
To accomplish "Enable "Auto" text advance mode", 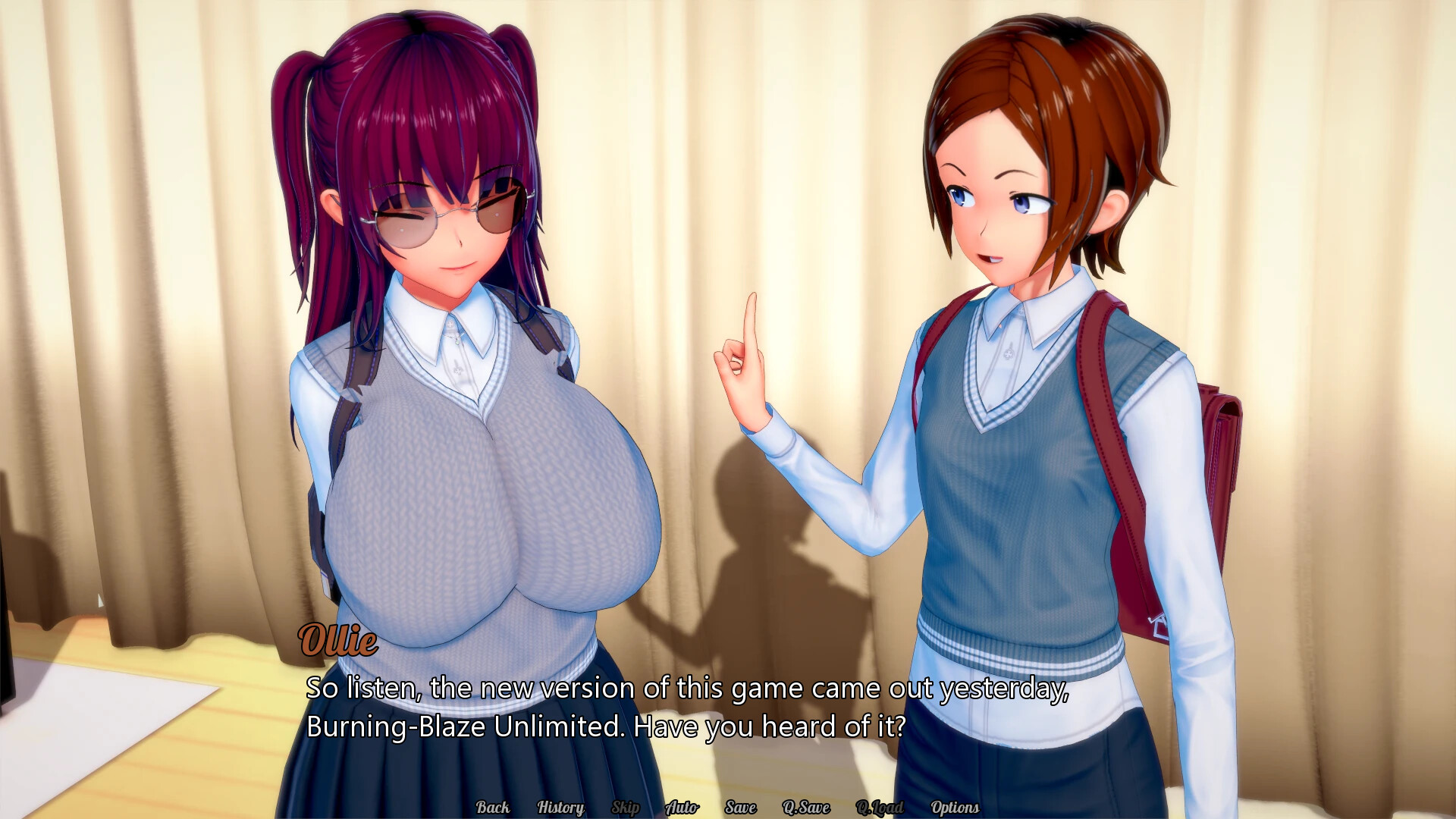I will [x=682, y=808].
